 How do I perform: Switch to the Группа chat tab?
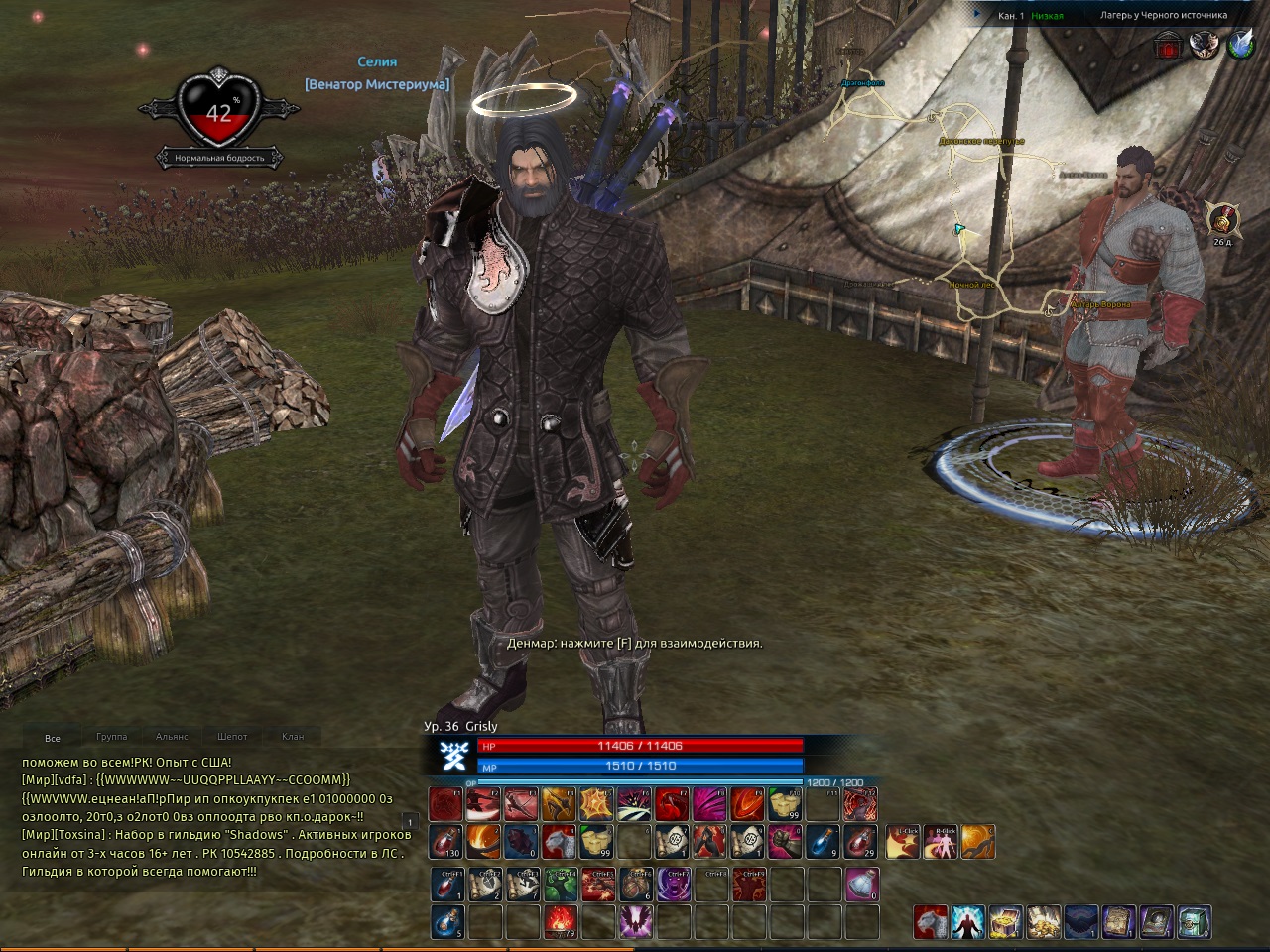[112, 737]
